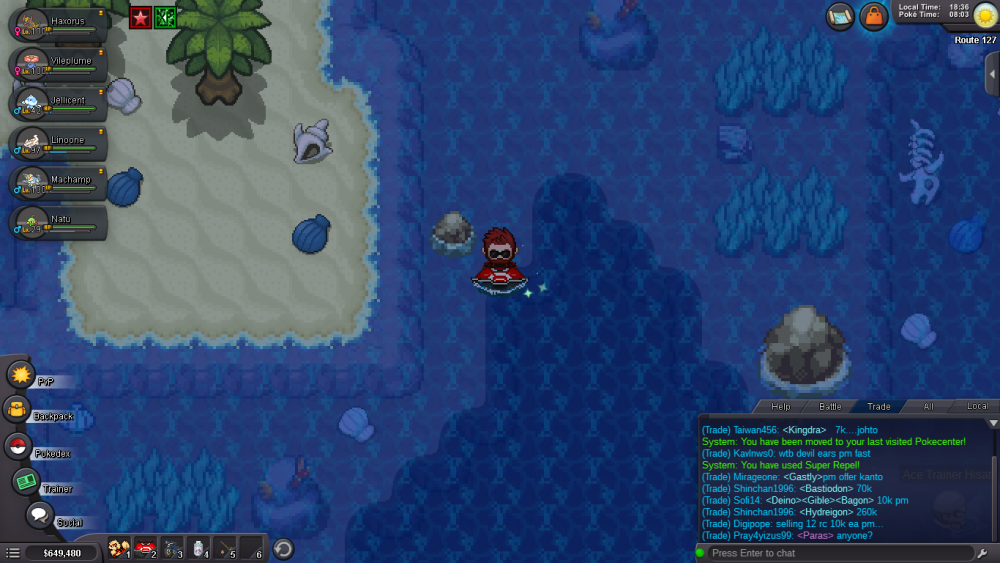Click the hamburger menu beside the money
Screen dimensions: 1000x563
[x=13, y=552]
